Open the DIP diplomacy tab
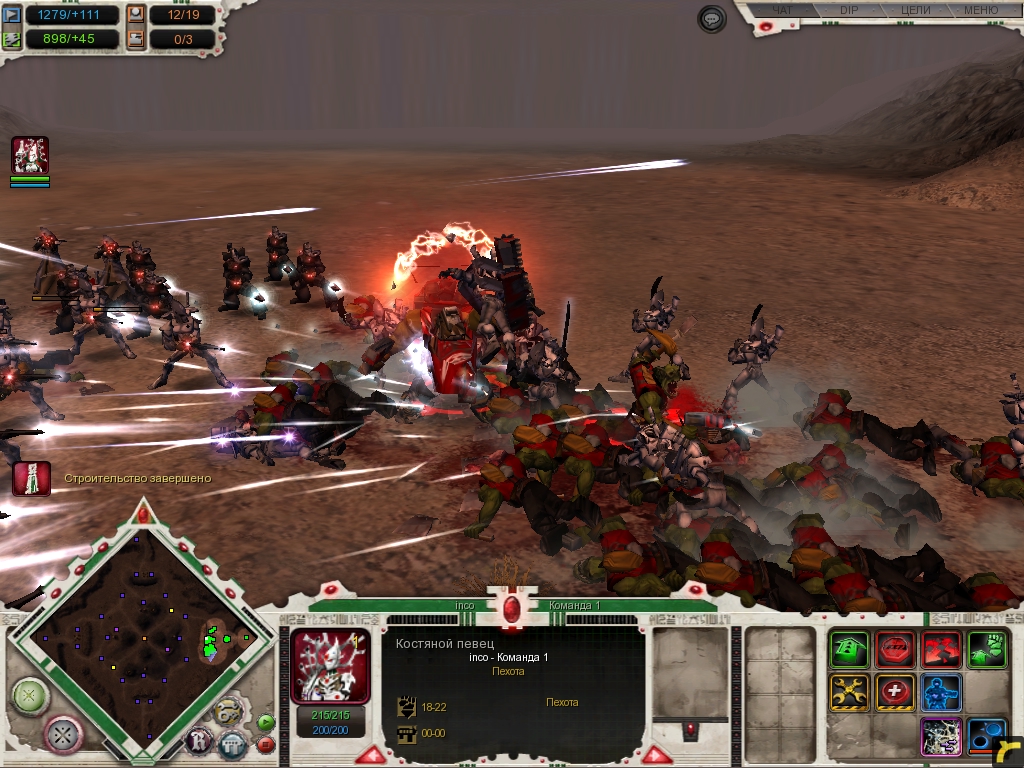 coord(848,11)
